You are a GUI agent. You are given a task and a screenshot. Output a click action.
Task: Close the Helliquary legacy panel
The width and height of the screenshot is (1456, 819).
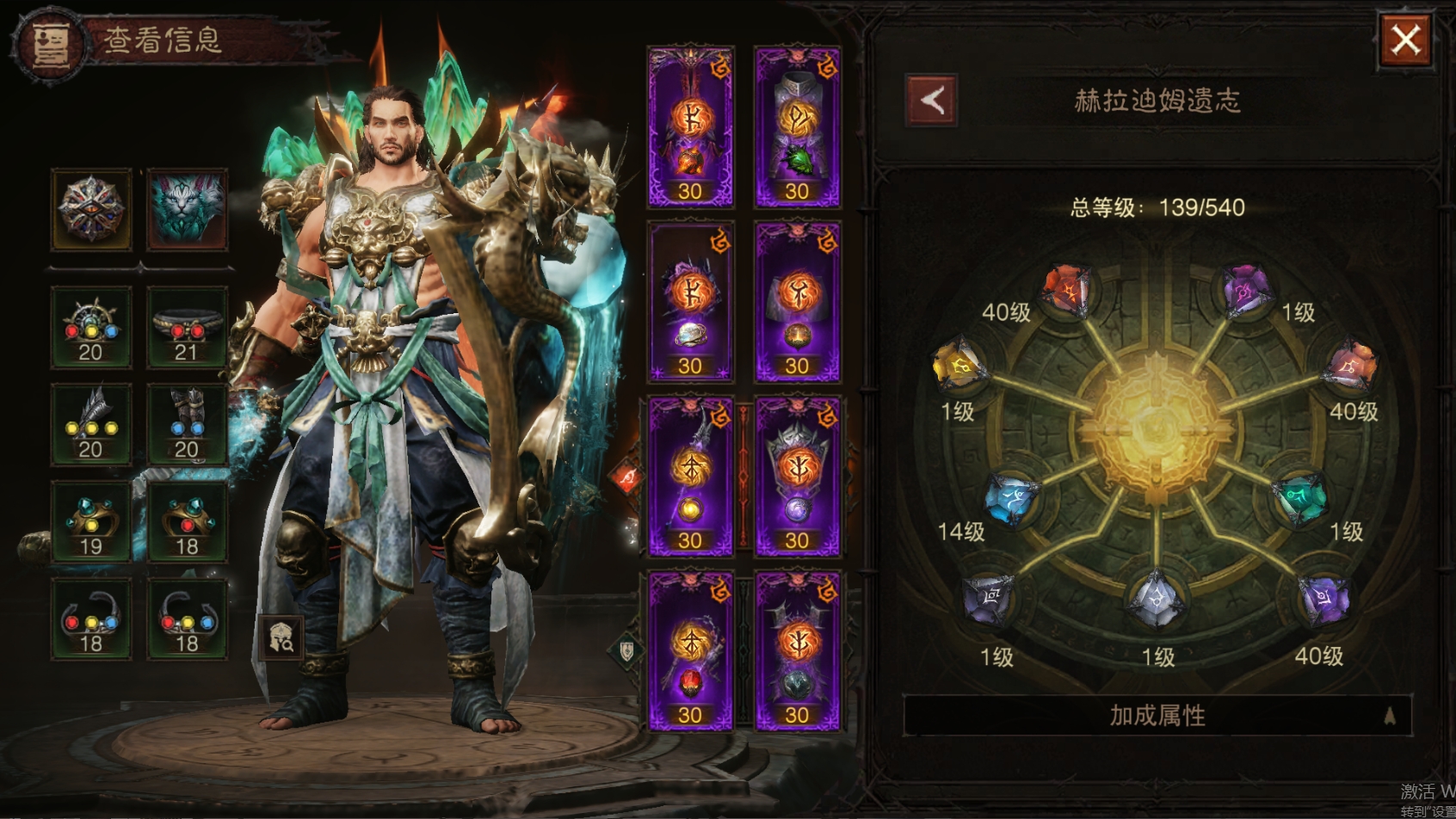pyautogui.click(x=1405, y=40)
